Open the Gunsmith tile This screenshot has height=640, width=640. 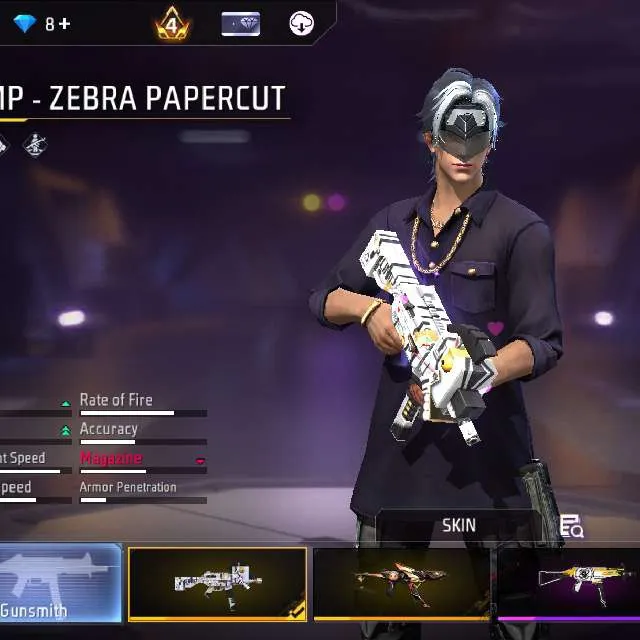(59, 584)
